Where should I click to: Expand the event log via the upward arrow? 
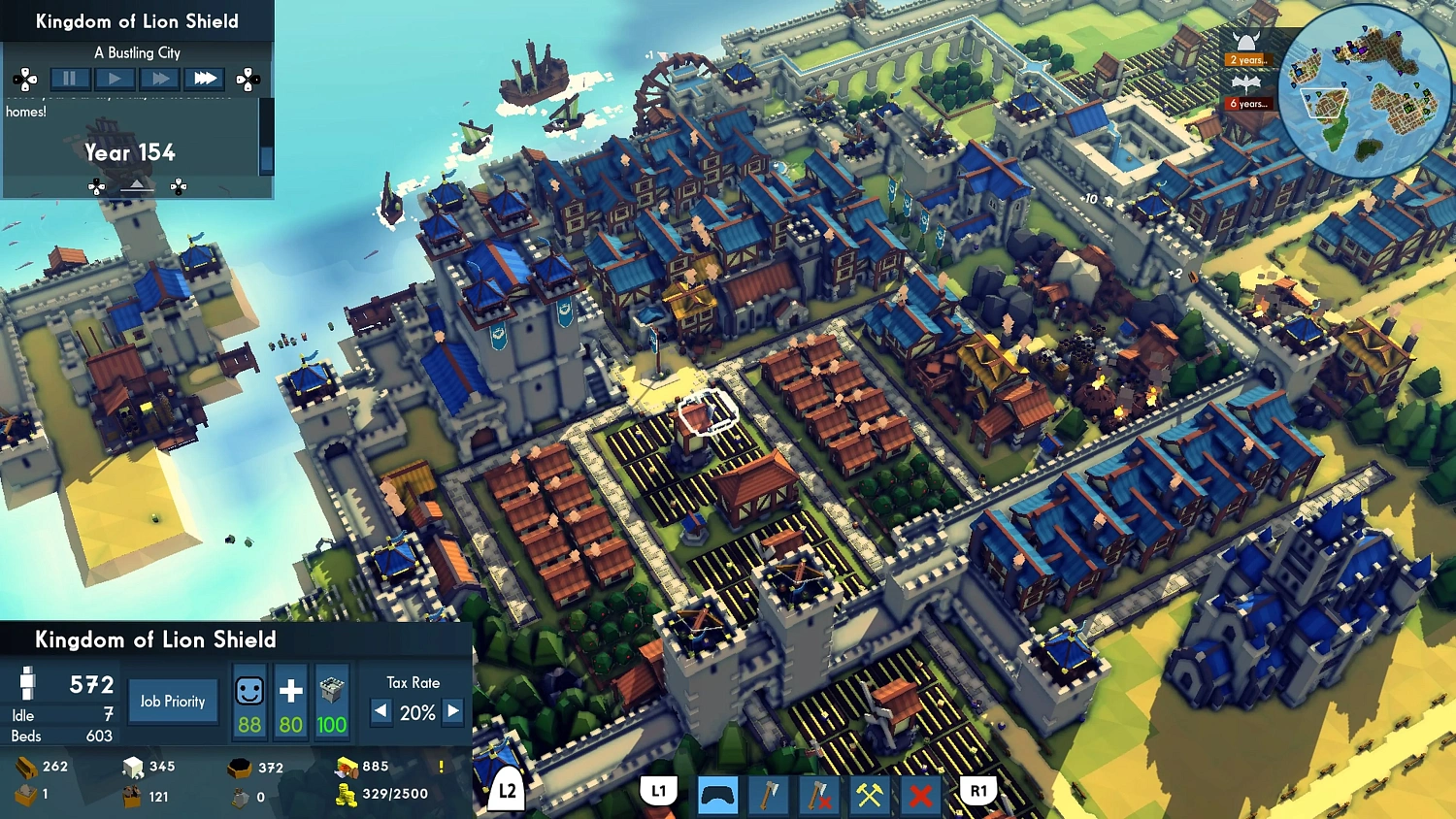tap(137, 184)
